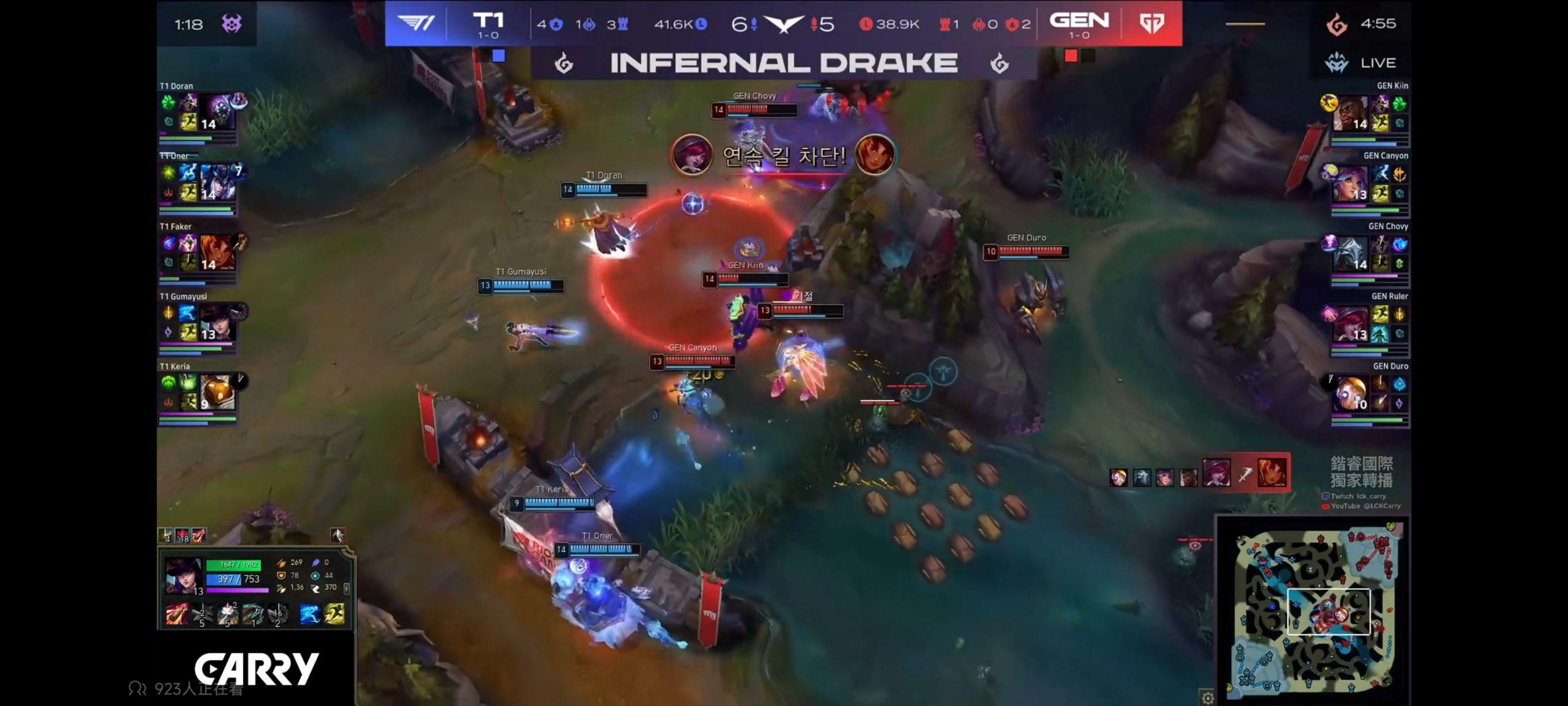1568x706 pixels.
Task: Expand the stats panel using its side arrow
Action: pos(347,590)
